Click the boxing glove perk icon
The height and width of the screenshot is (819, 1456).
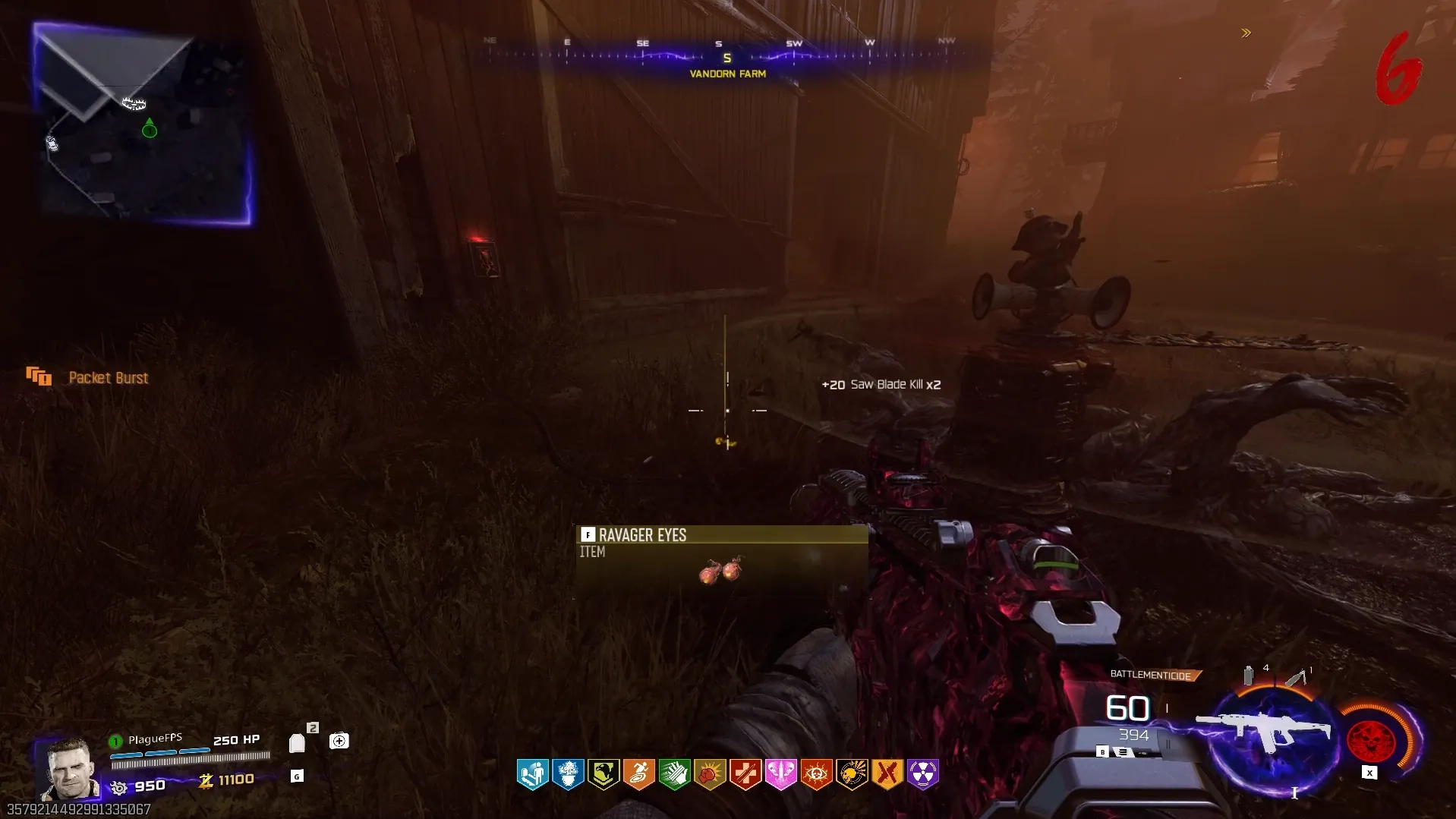[x=710, y=774]
